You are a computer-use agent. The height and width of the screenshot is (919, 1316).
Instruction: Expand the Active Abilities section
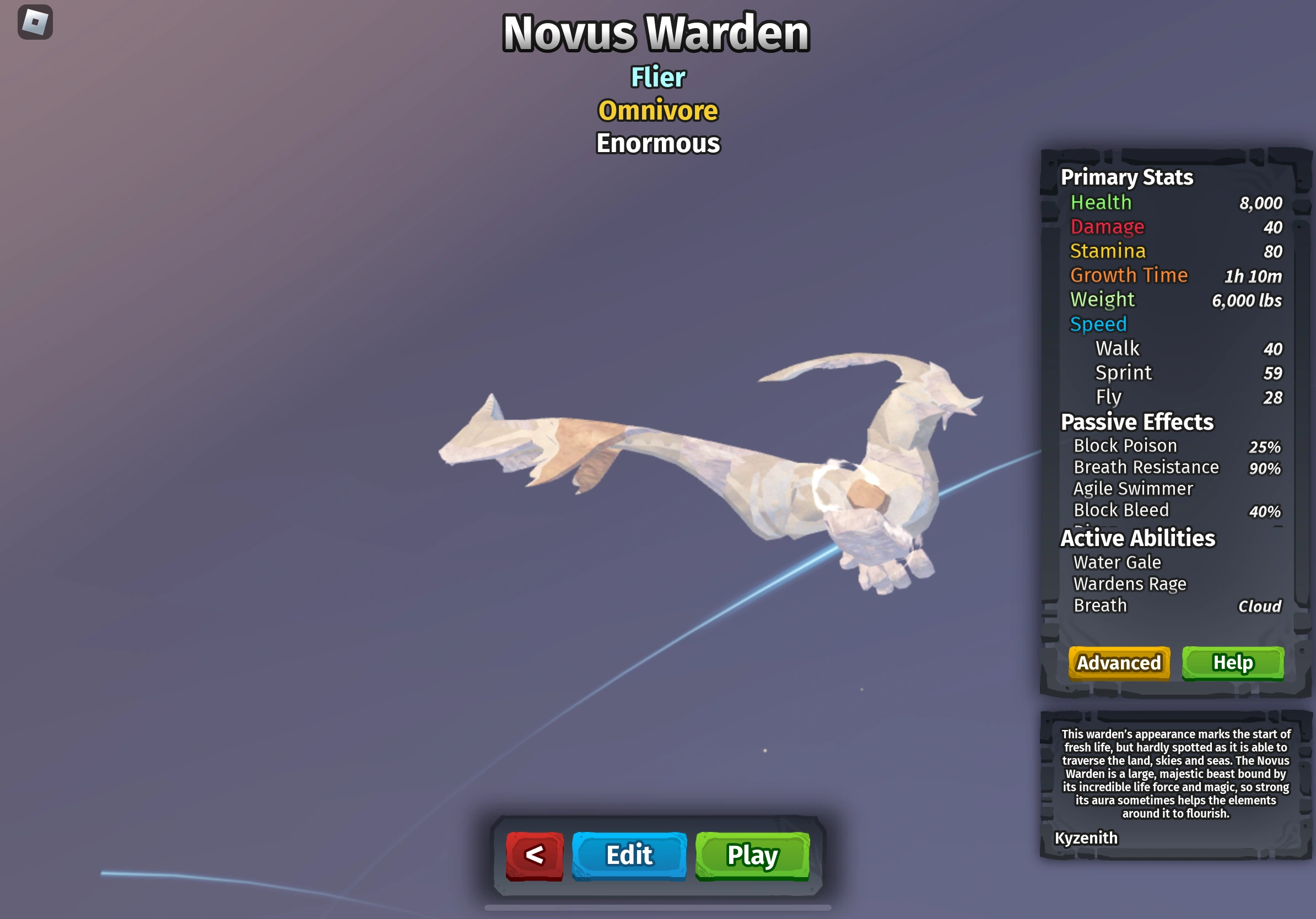point(1136,538)
